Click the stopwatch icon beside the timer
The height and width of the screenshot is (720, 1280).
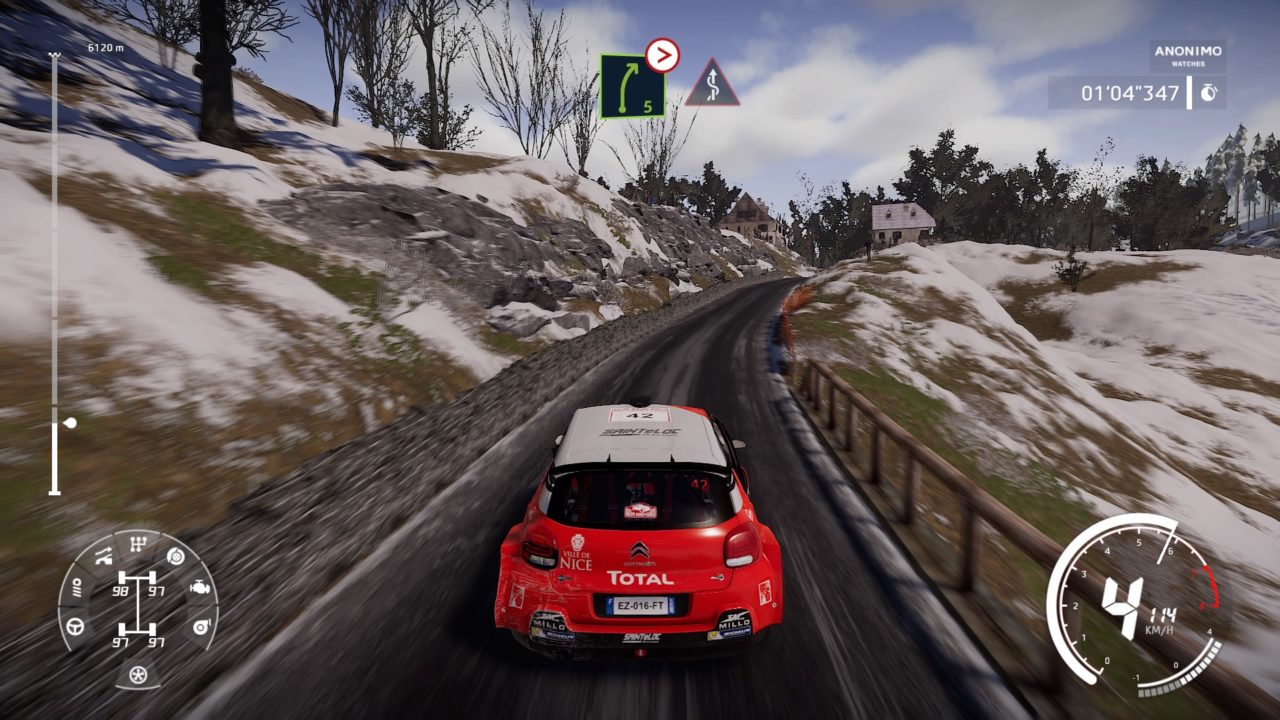(x=1208, y=93)
